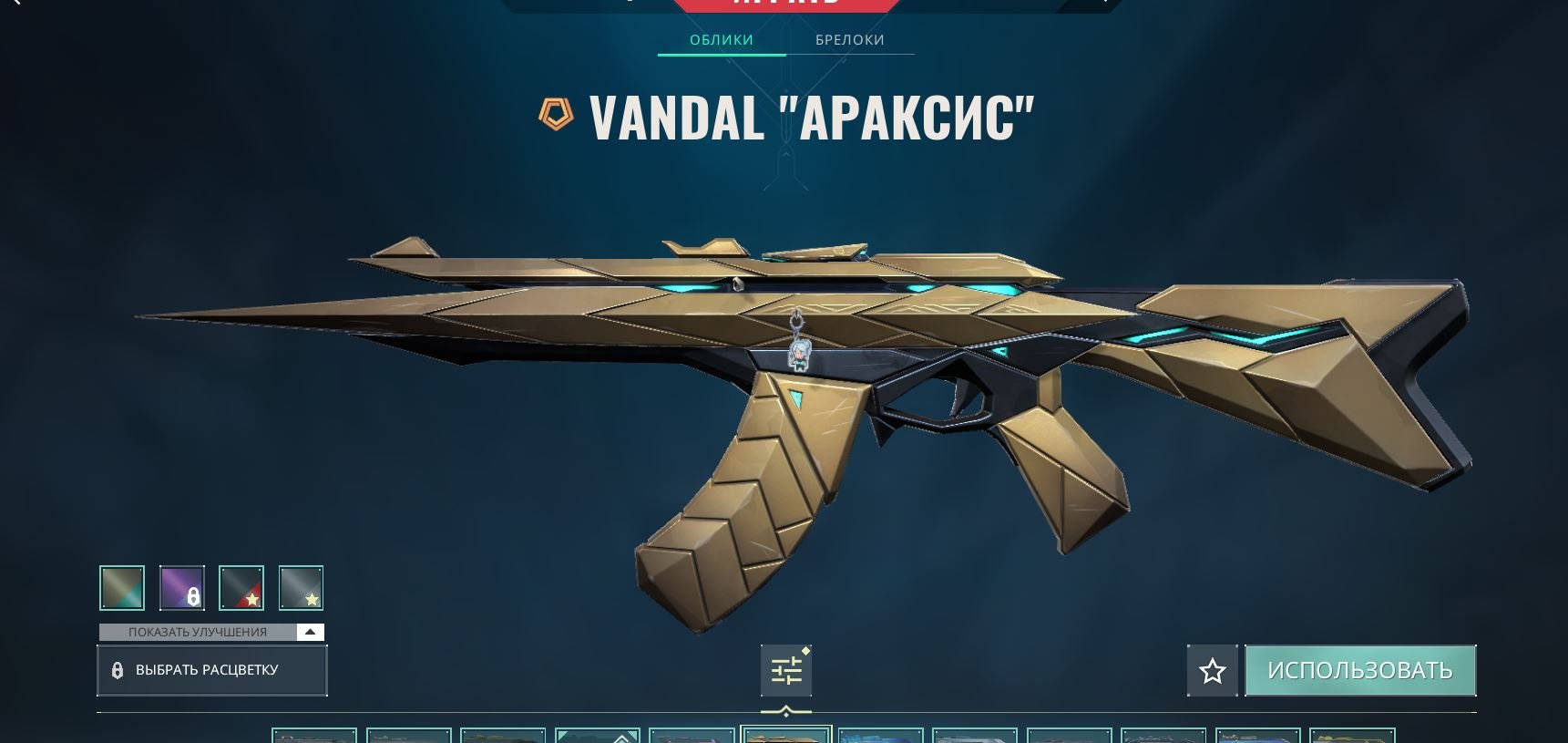Pick the black and red color variant

coord(241,588)
